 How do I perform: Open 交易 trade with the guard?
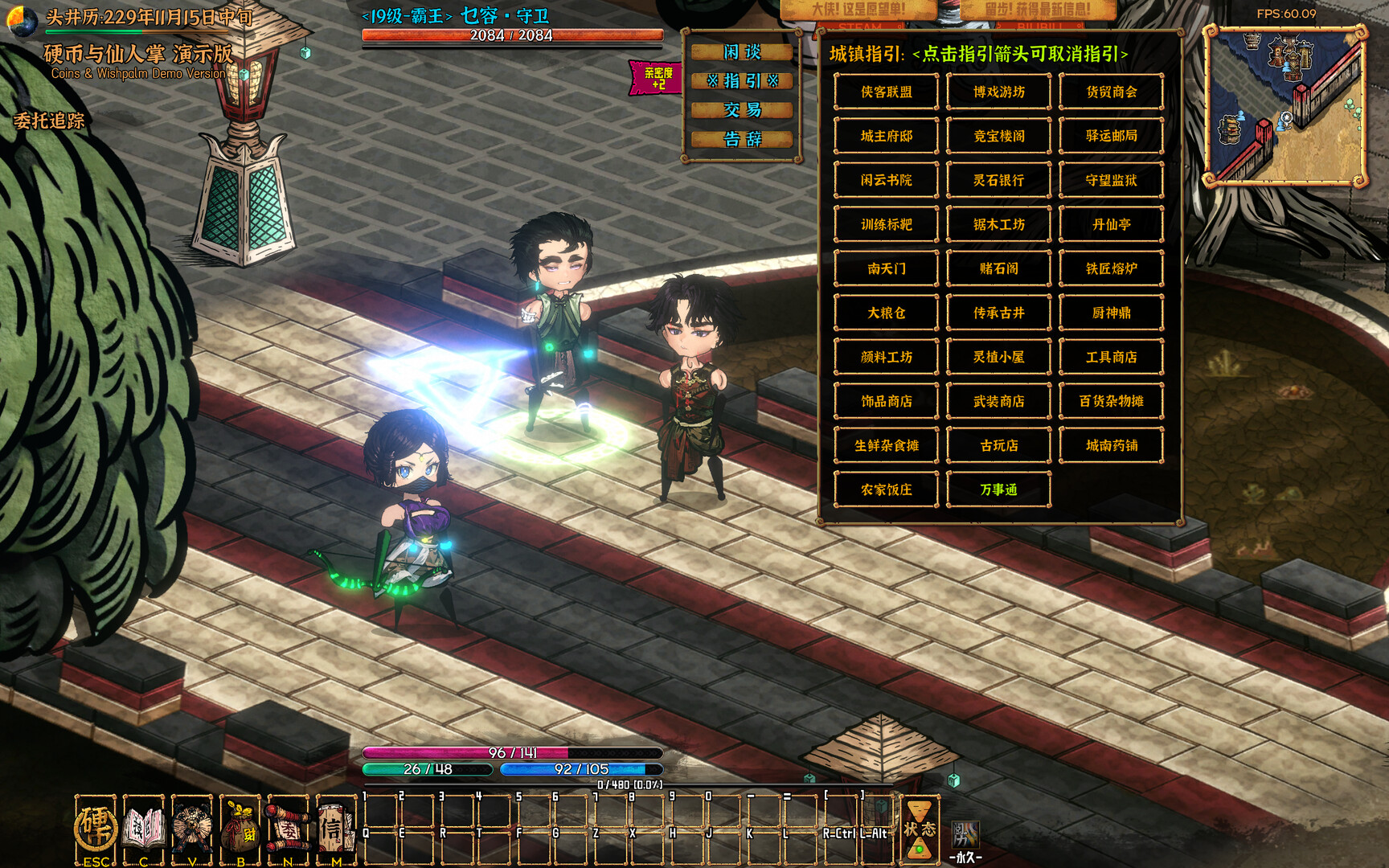[x=741, y=110]
